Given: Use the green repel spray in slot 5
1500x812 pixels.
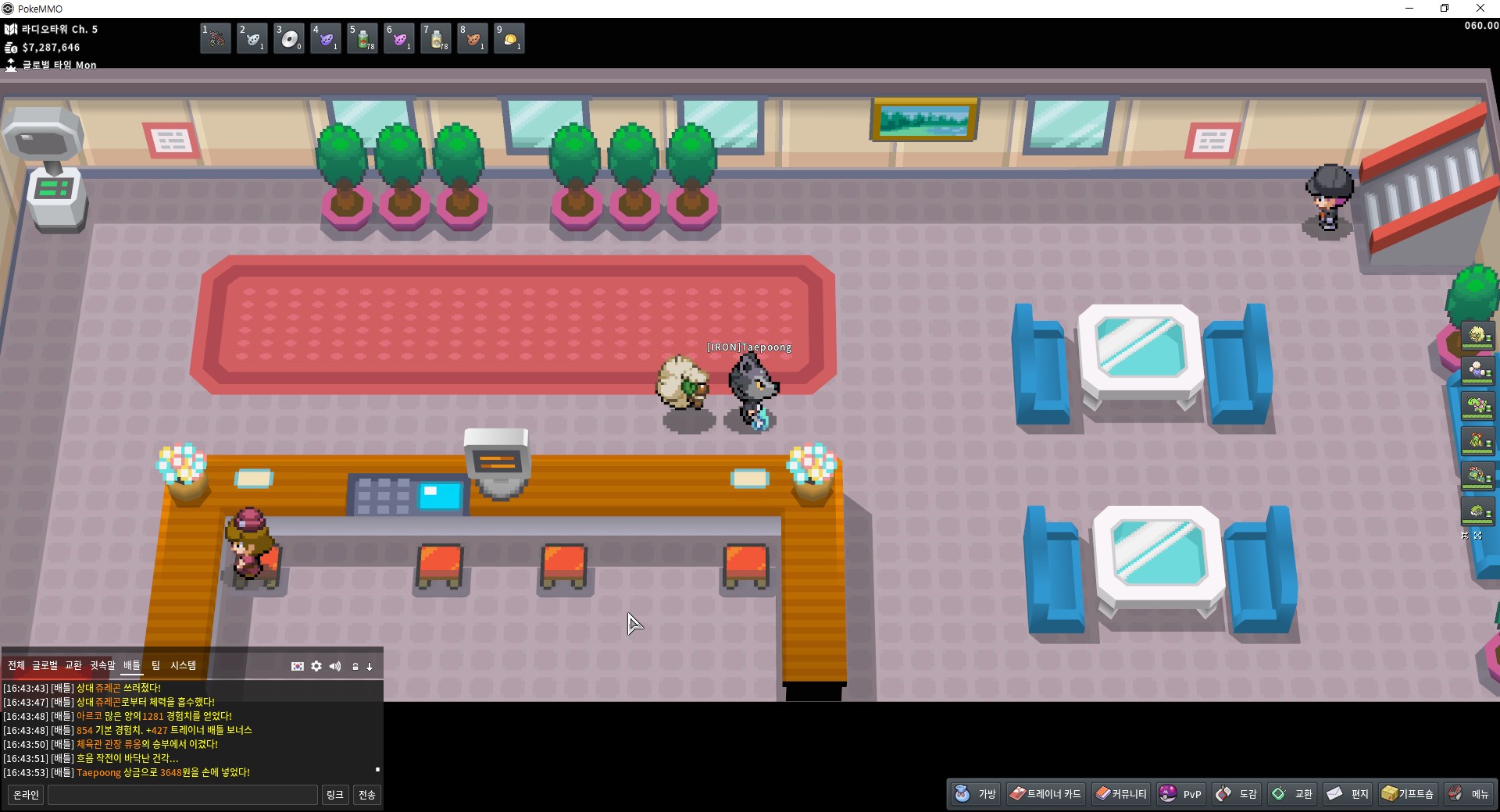Looking at the screenshot, I should click(362, 38).
